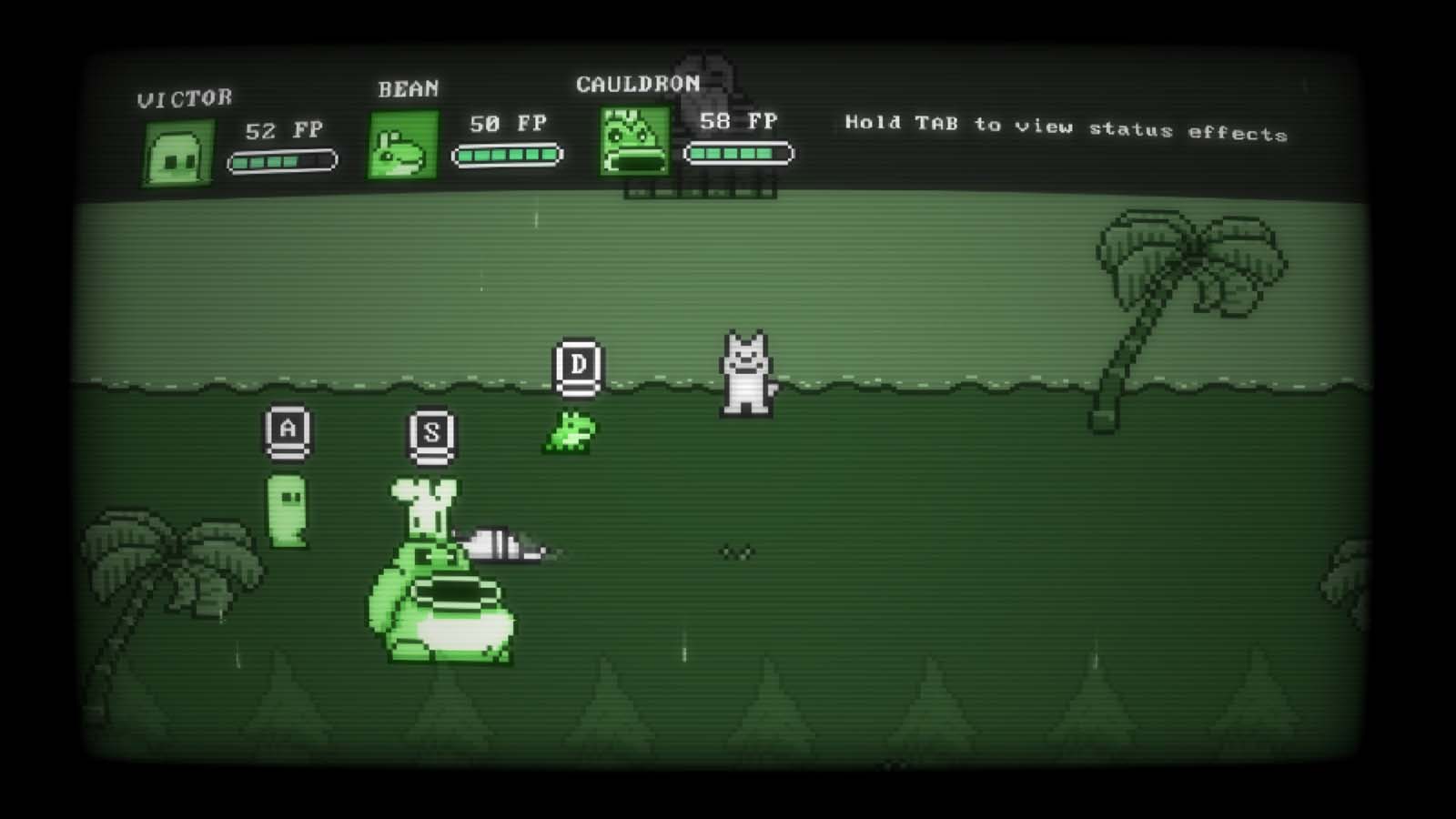Click the S key prompt icon
This screenshot has height=819, width=1456.
click(x=431, y=436)
